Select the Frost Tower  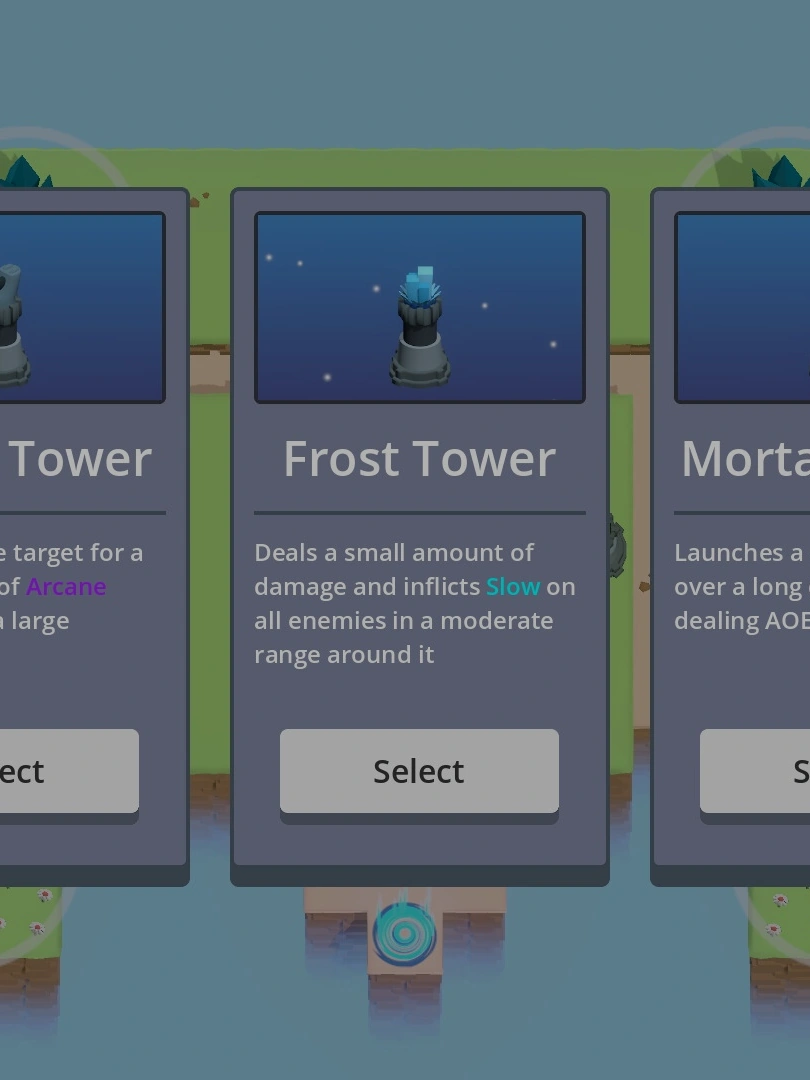(x=419, y=770)
